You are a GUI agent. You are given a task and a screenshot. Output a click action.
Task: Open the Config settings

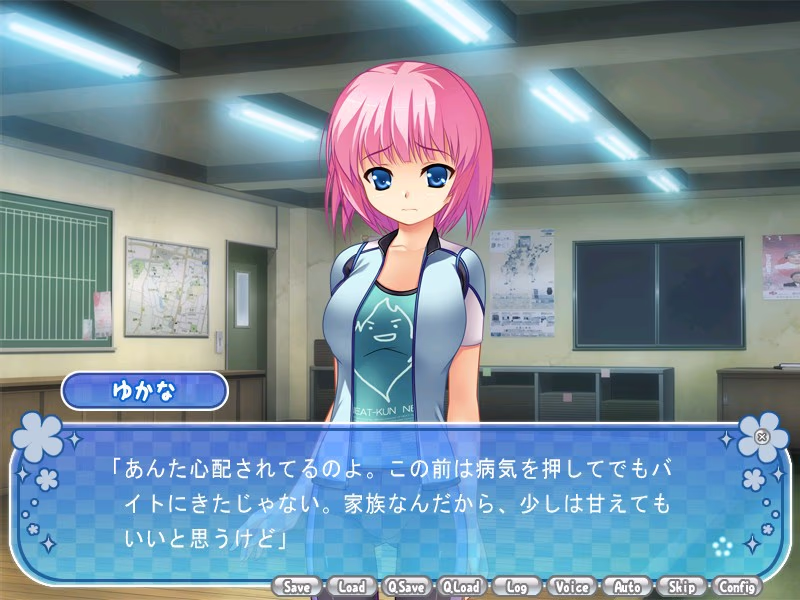pos(737,587)
